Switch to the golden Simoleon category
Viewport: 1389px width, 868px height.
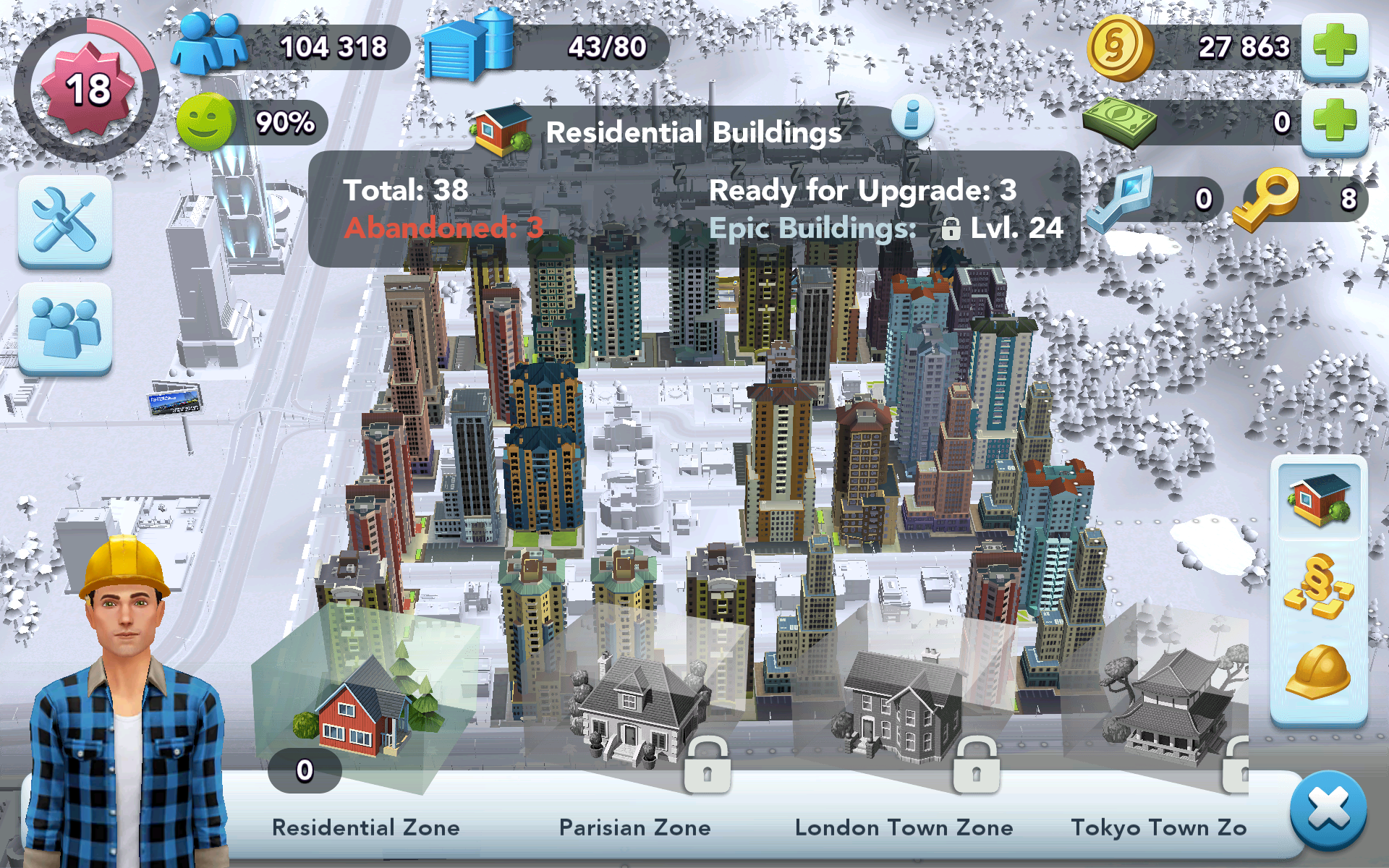point(1319,586)
